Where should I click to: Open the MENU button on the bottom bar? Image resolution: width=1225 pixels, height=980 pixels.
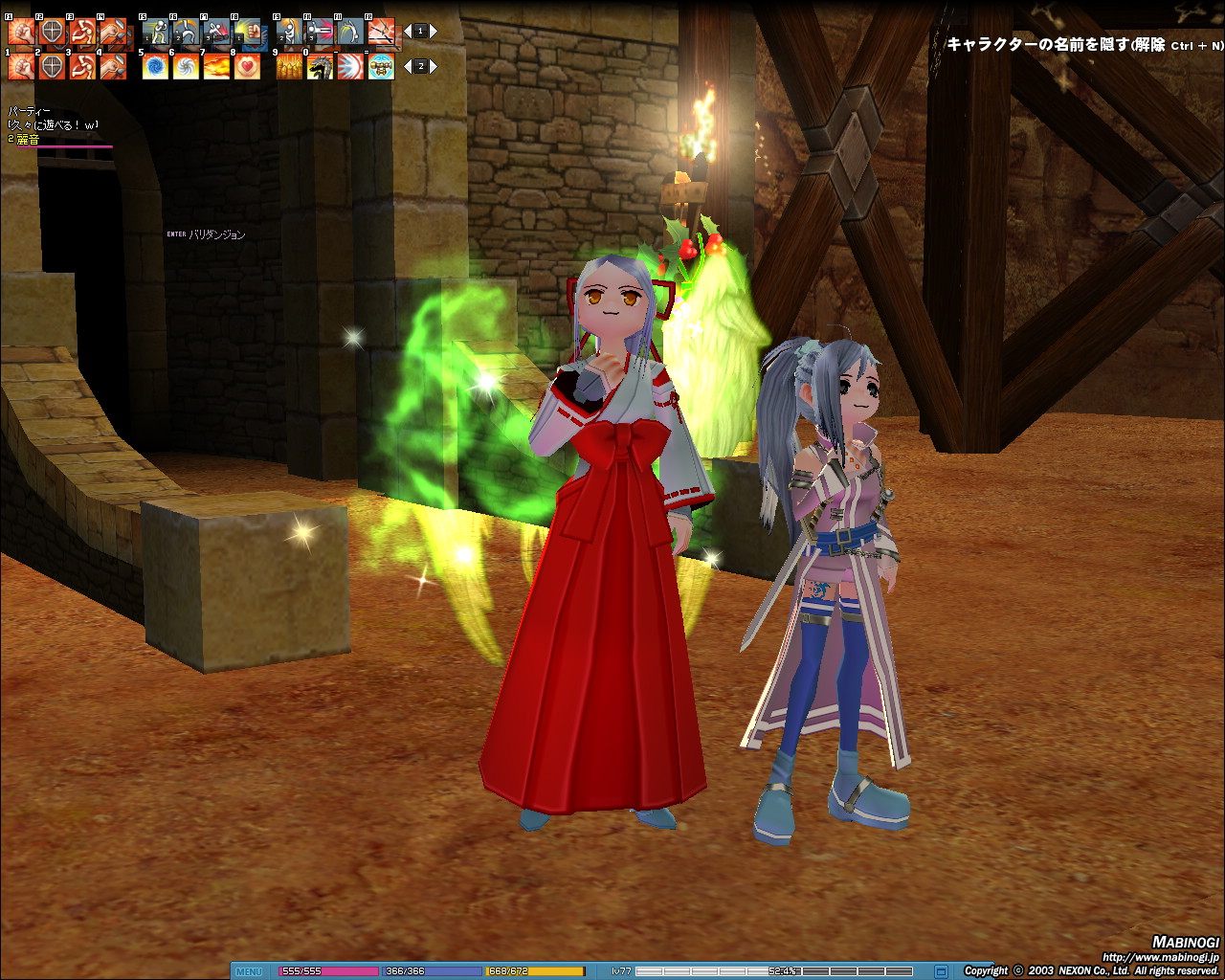coord(248,971)
